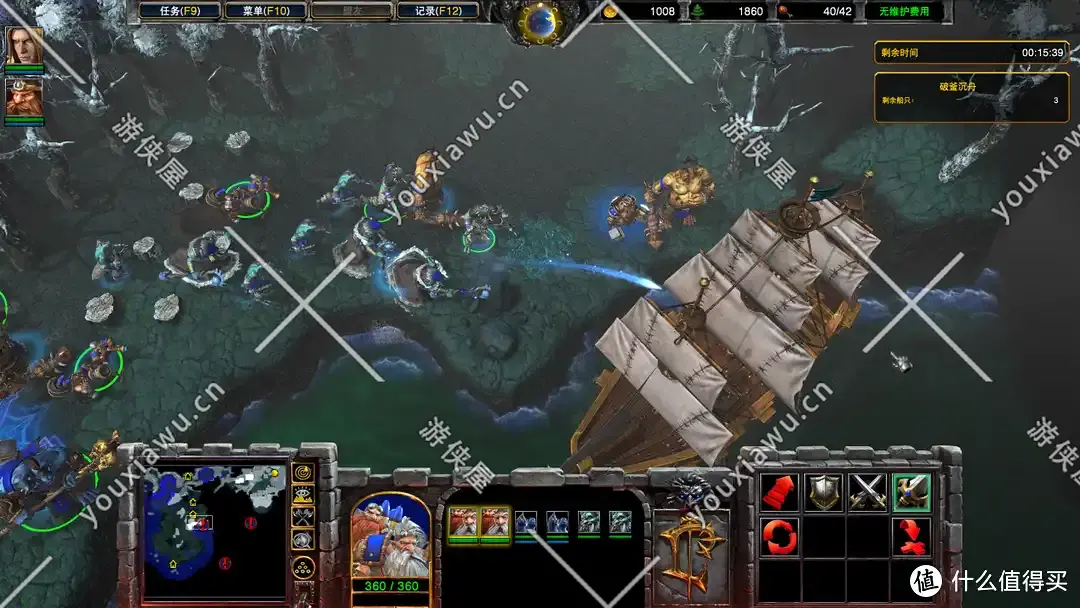The height and width of the screenshot is (608, 1080).
Task: Toggle ally color mode with the crossed-axes button
Action: (302, 516)
